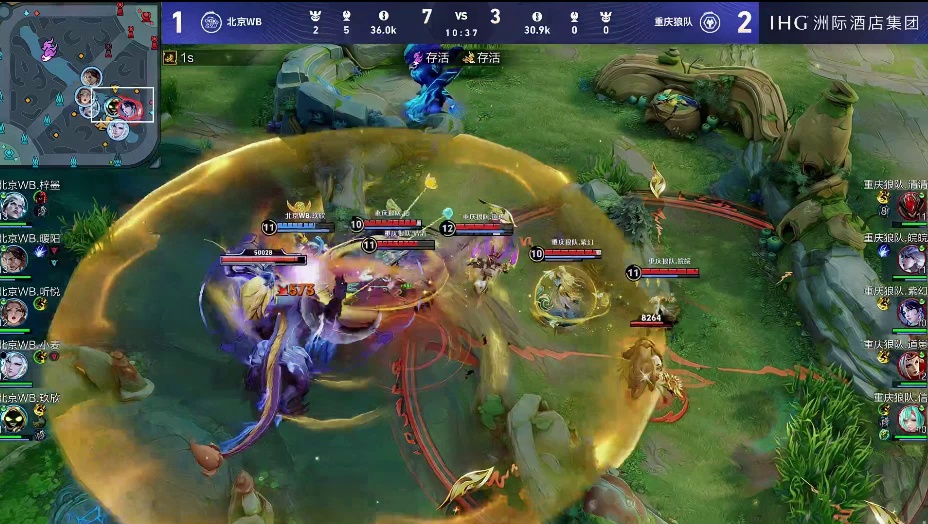
Task: Click 重庆狼队.道崽 player portrait
Action: (911, 366)
